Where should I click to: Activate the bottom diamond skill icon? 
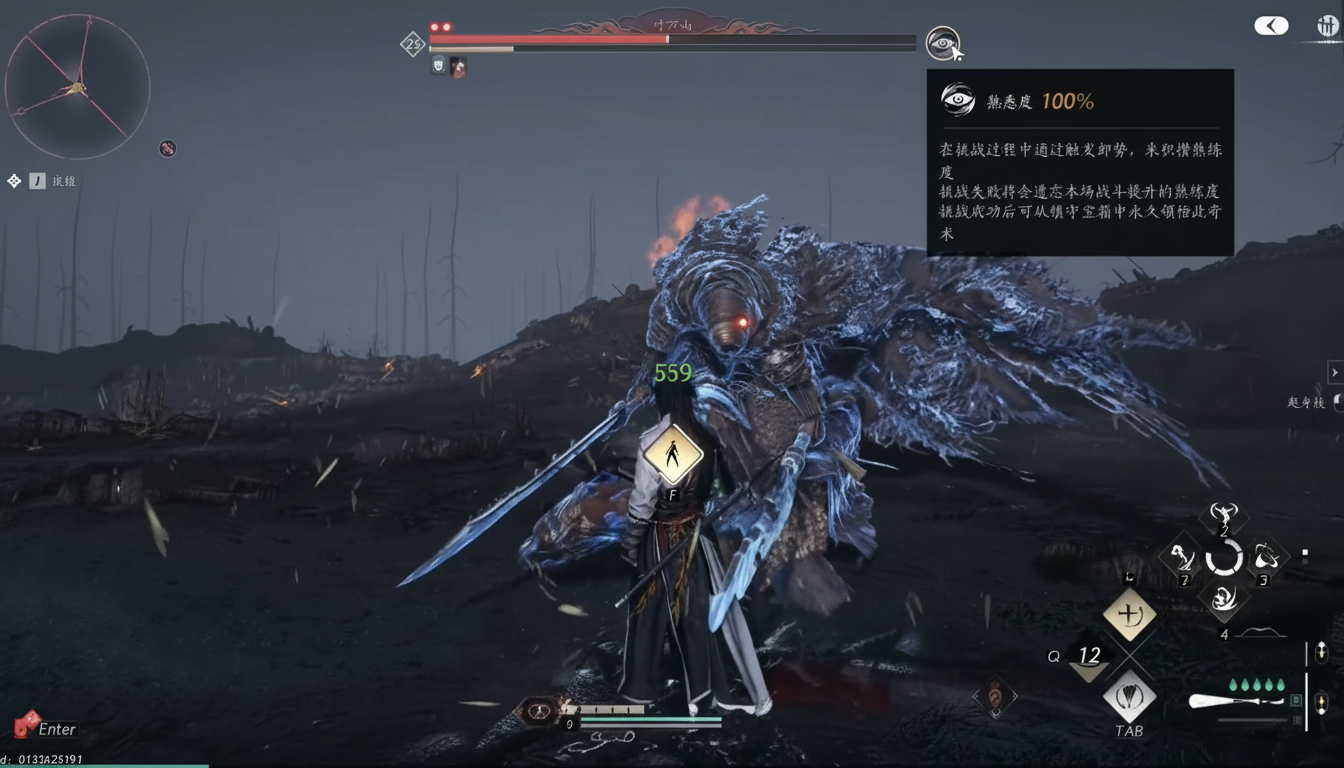pos(1224,599)
